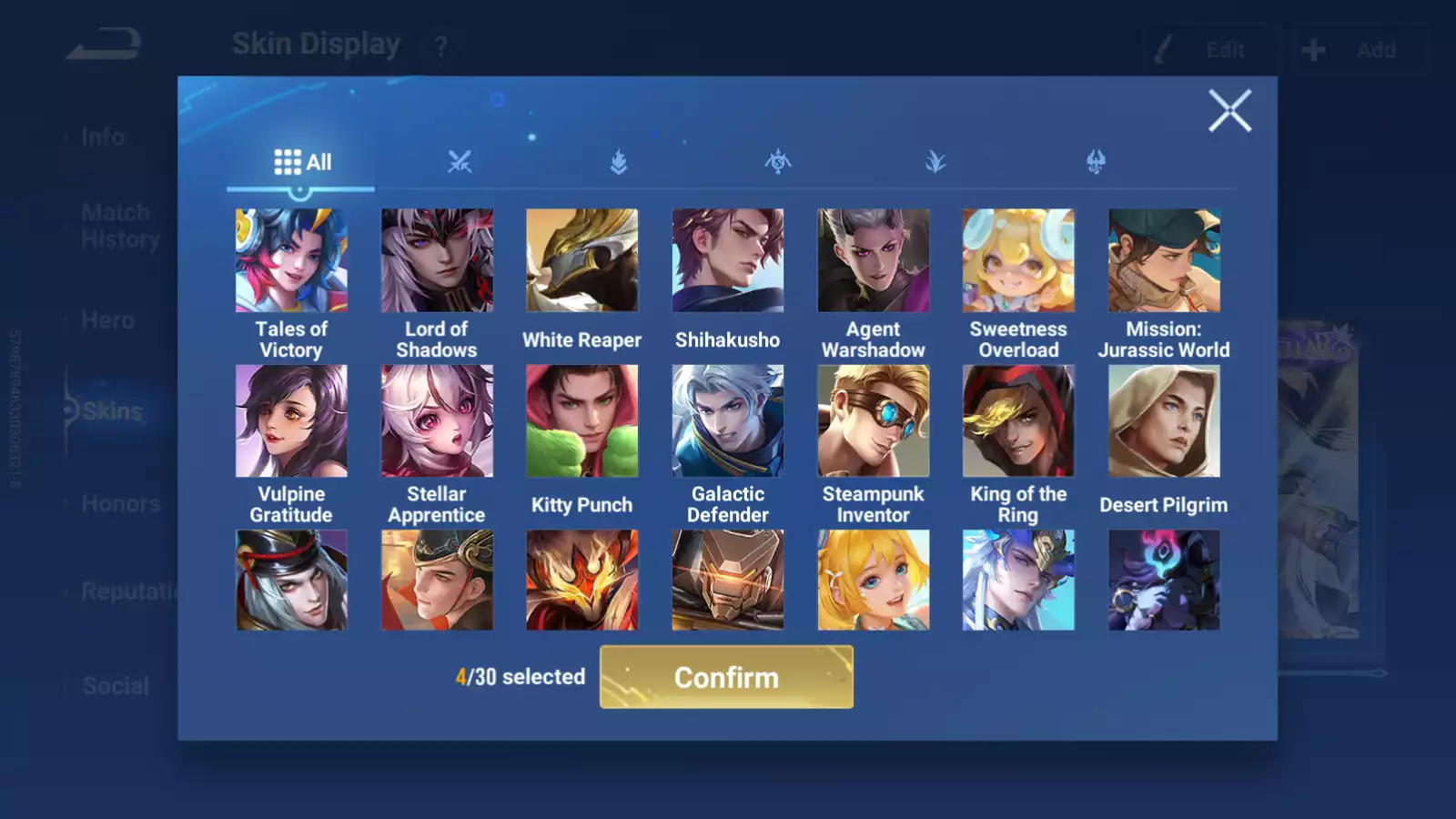This screenshot has height=819, width=1456.
Task: Select the King of the Ring skin
Action: [1018, 421]
